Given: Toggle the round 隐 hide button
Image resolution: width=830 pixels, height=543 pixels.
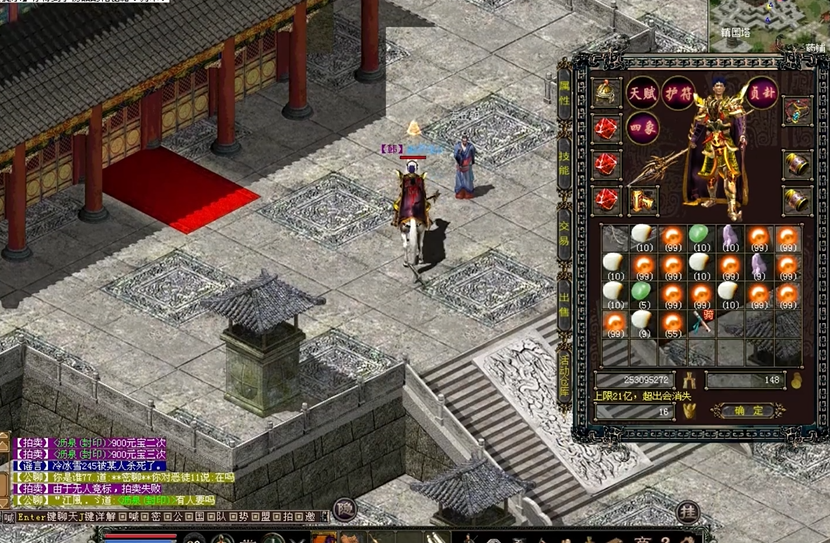Looking at the screenshot, I should tap(344, 509).
